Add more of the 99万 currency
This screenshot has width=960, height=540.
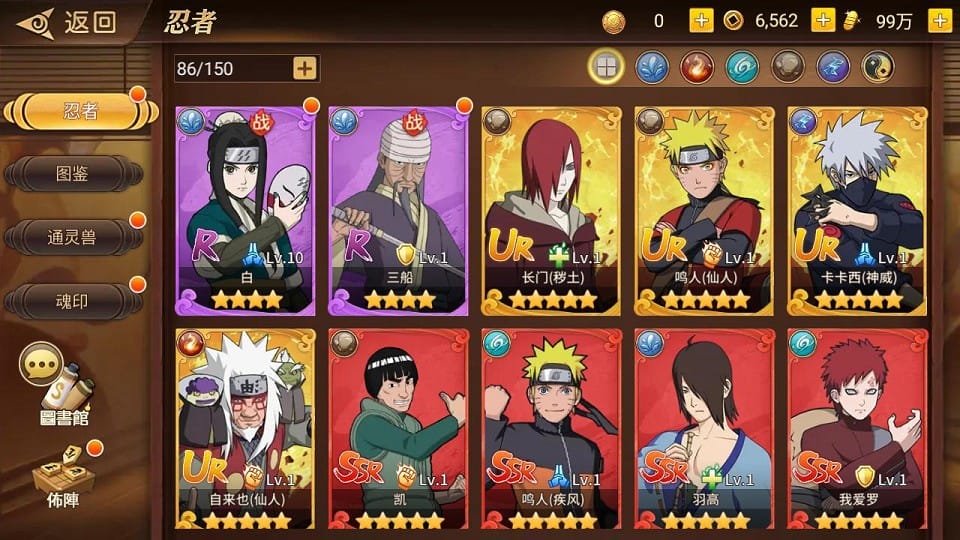click(939, 21)
